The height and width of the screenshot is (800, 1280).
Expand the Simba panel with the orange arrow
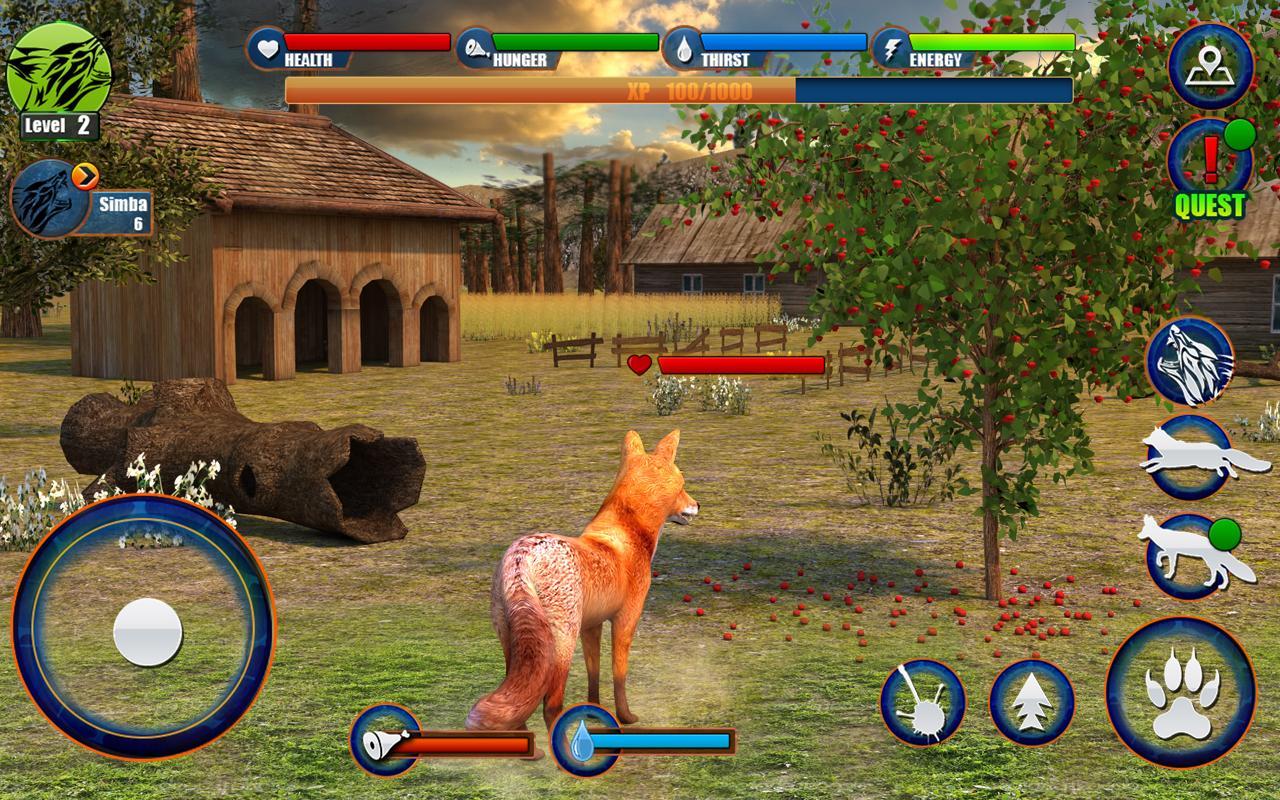click(86, 173)
